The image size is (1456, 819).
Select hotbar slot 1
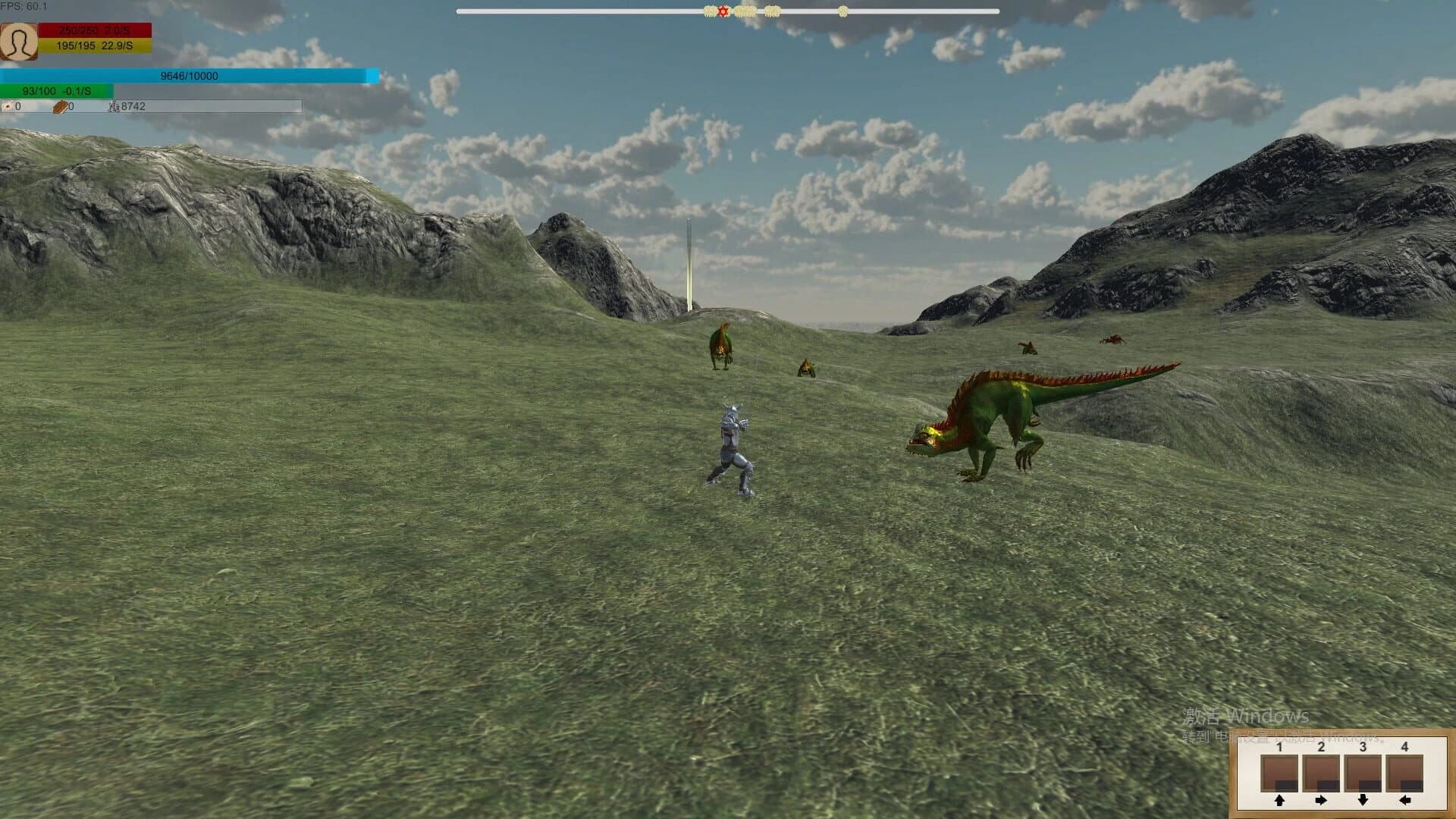point(1279,773)
